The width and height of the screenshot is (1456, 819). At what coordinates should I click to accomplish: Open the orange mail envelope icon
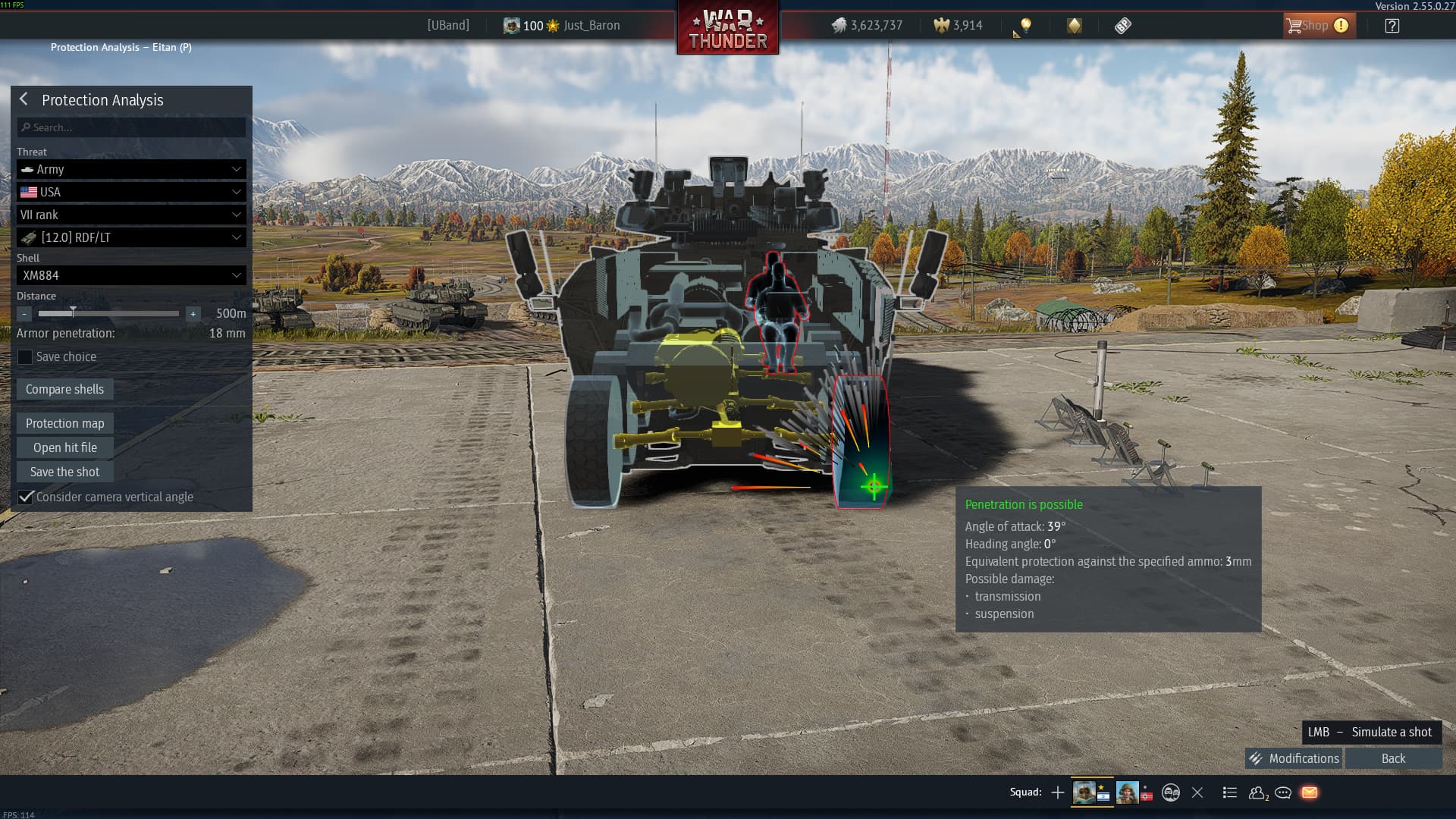click(1310, 792)
